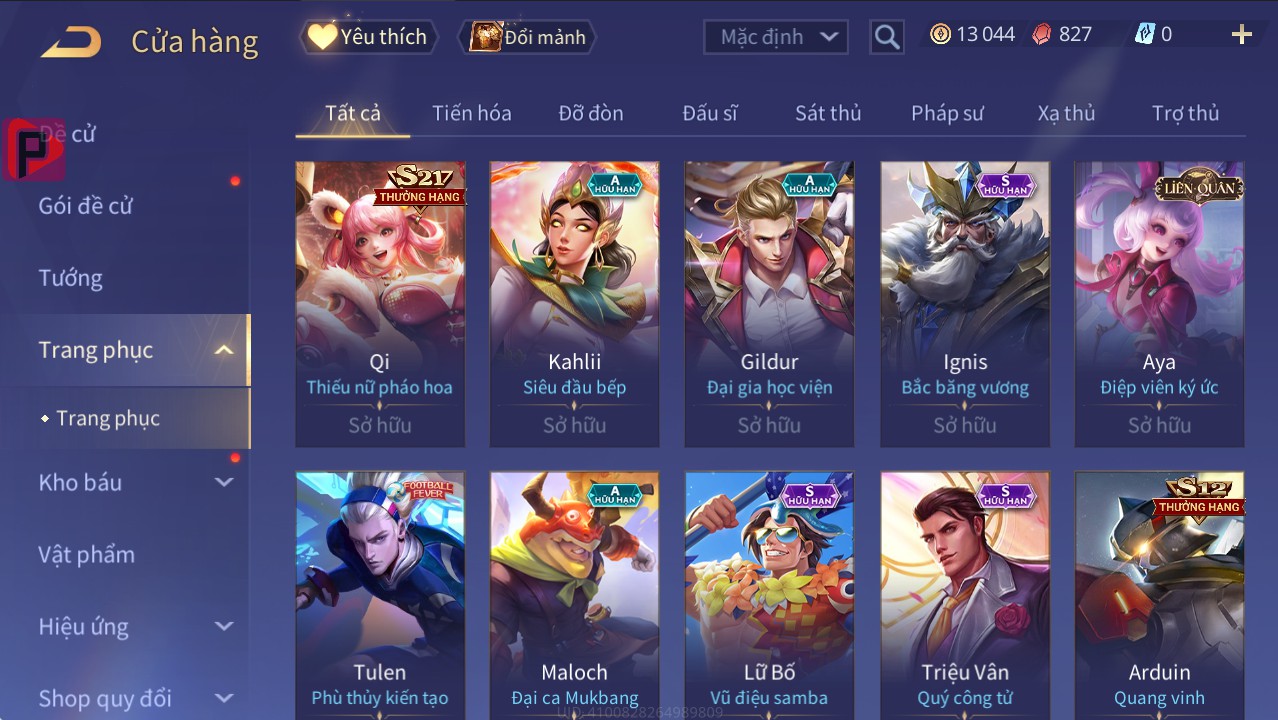Open the Đổi mảnh fragment exchange
Viewport: 1278px width, 720px height.
tap(529, 37)
